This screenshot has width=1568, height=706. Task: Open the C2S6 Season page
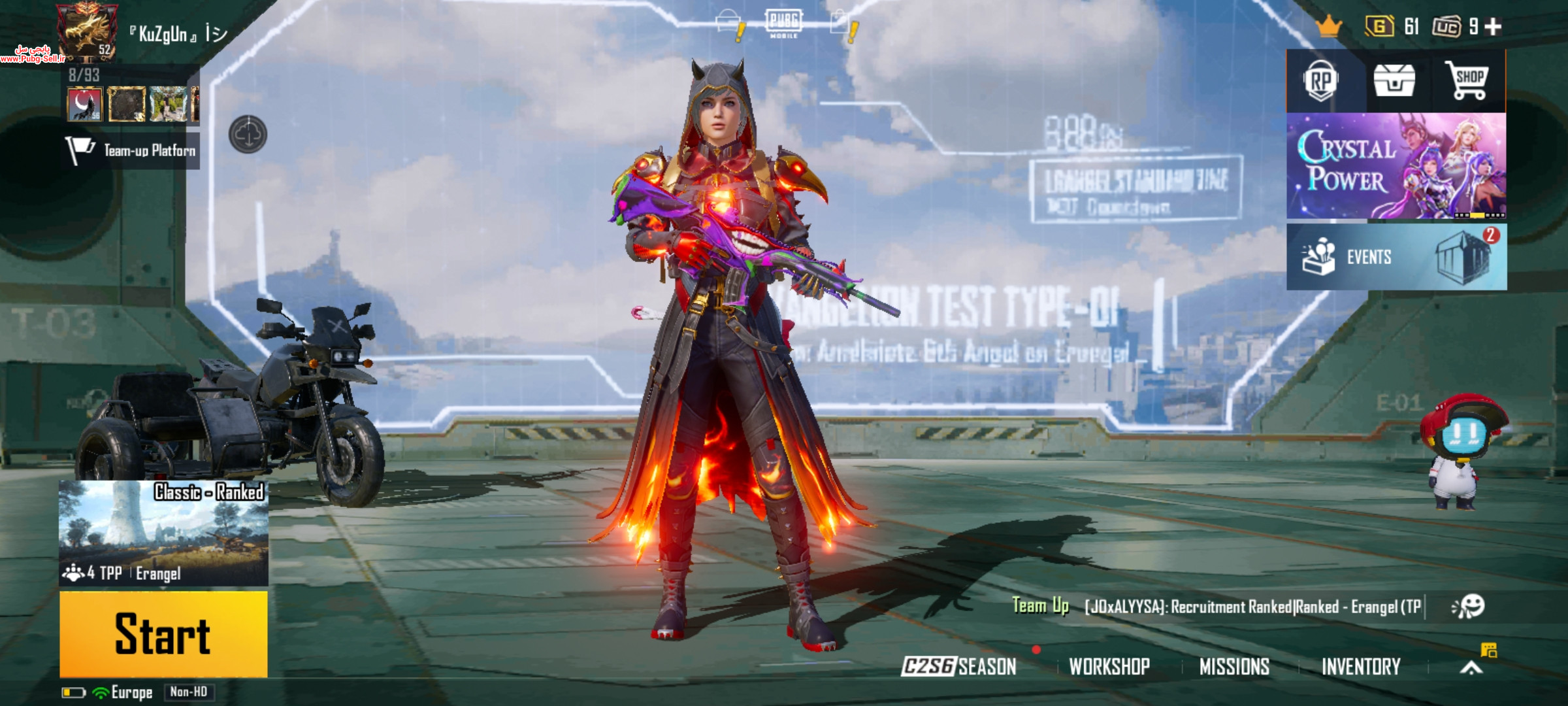click(958, 666)
